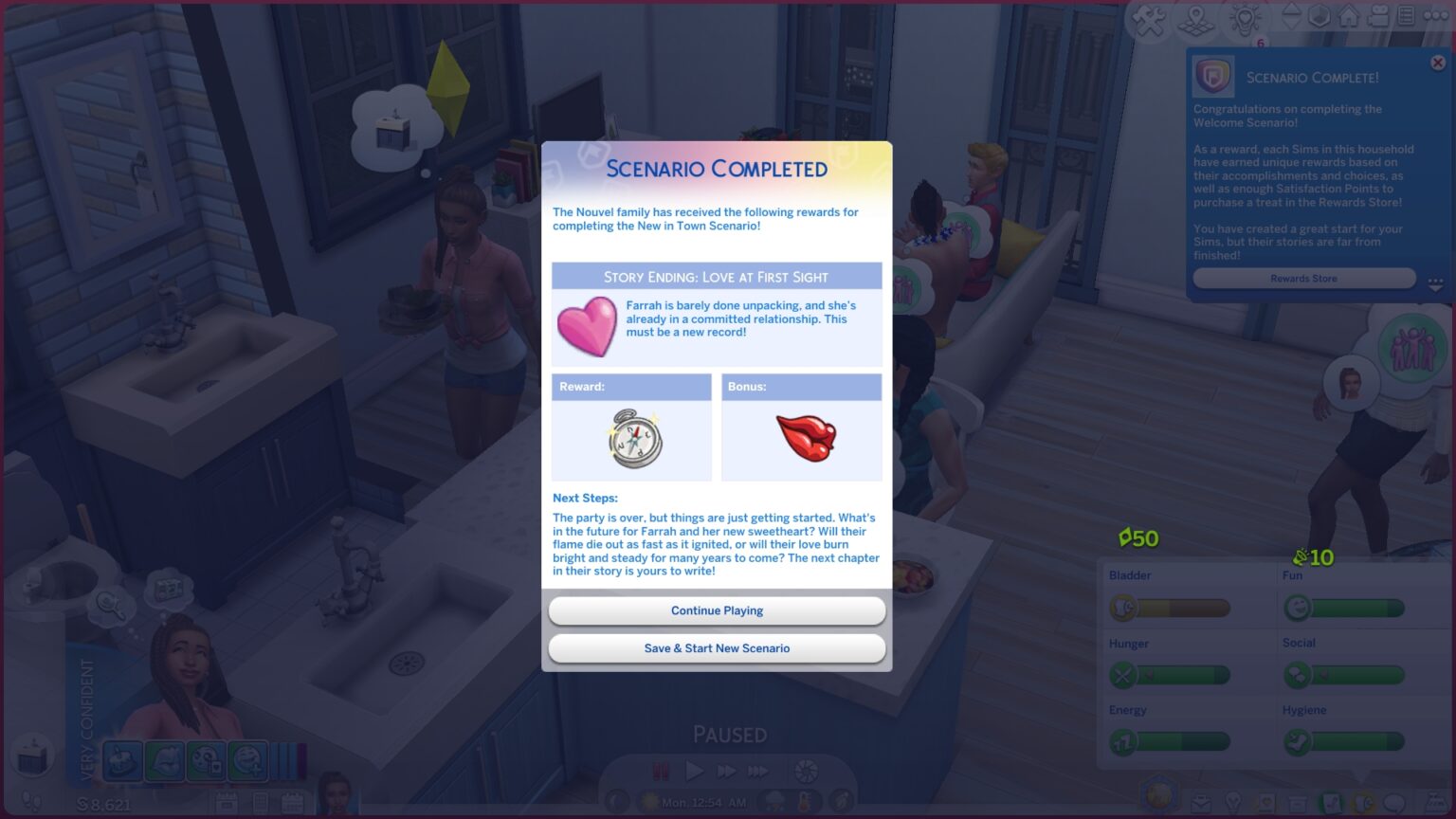
Task: Click the camera icon to take a screenshot
Action: coord(1379,16)
